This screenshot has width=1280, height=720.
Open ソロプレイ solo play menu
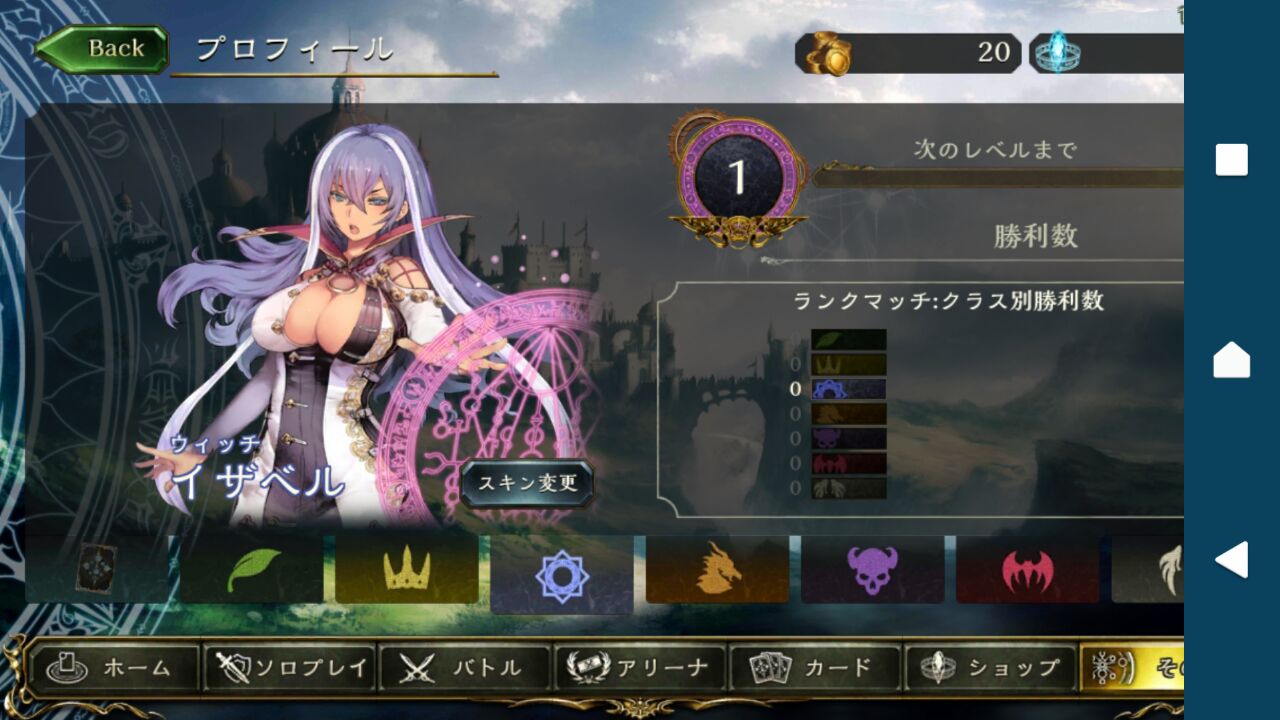[x=289, y=668]
